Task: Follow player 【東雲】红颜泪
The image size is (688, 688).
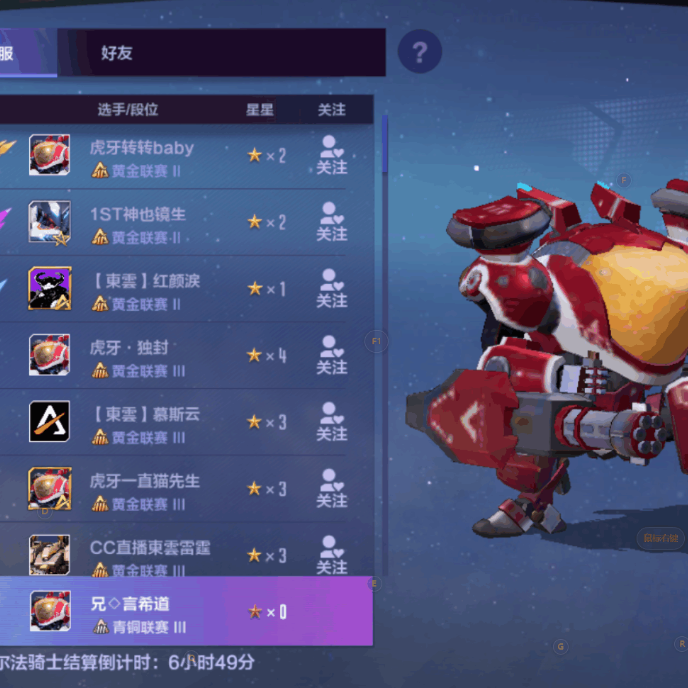Action: pos(331,290)
